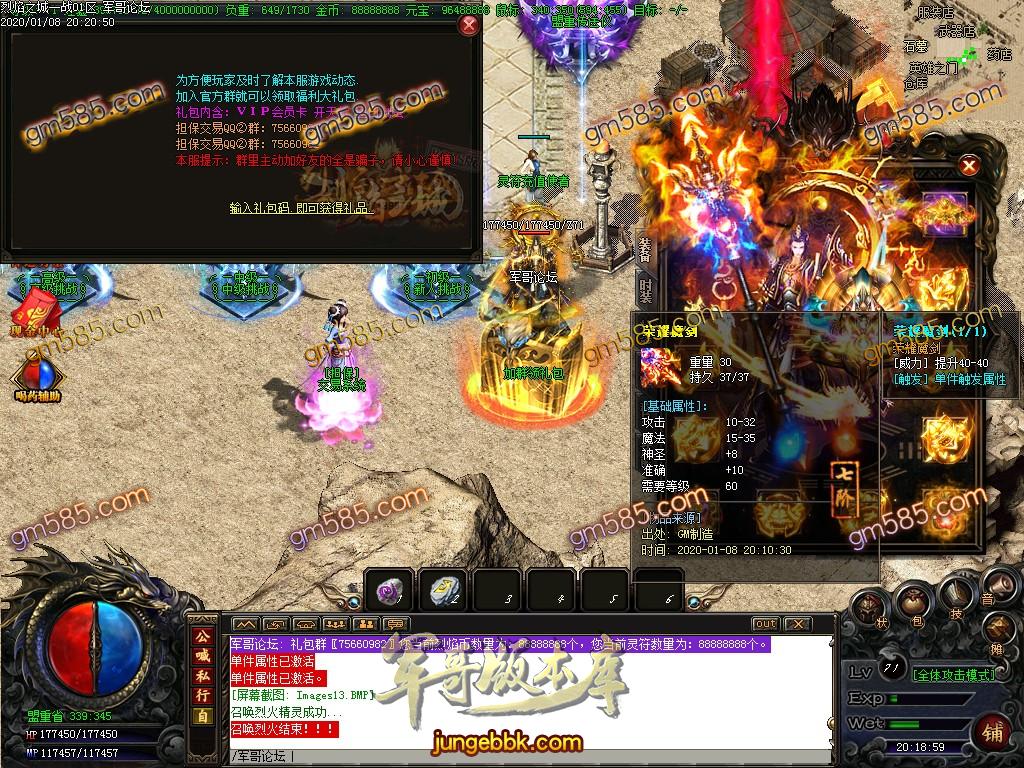The height and width of the screenshot is (768, 1024).
Task: Close the character equipment panel
Action: (968, 166)
